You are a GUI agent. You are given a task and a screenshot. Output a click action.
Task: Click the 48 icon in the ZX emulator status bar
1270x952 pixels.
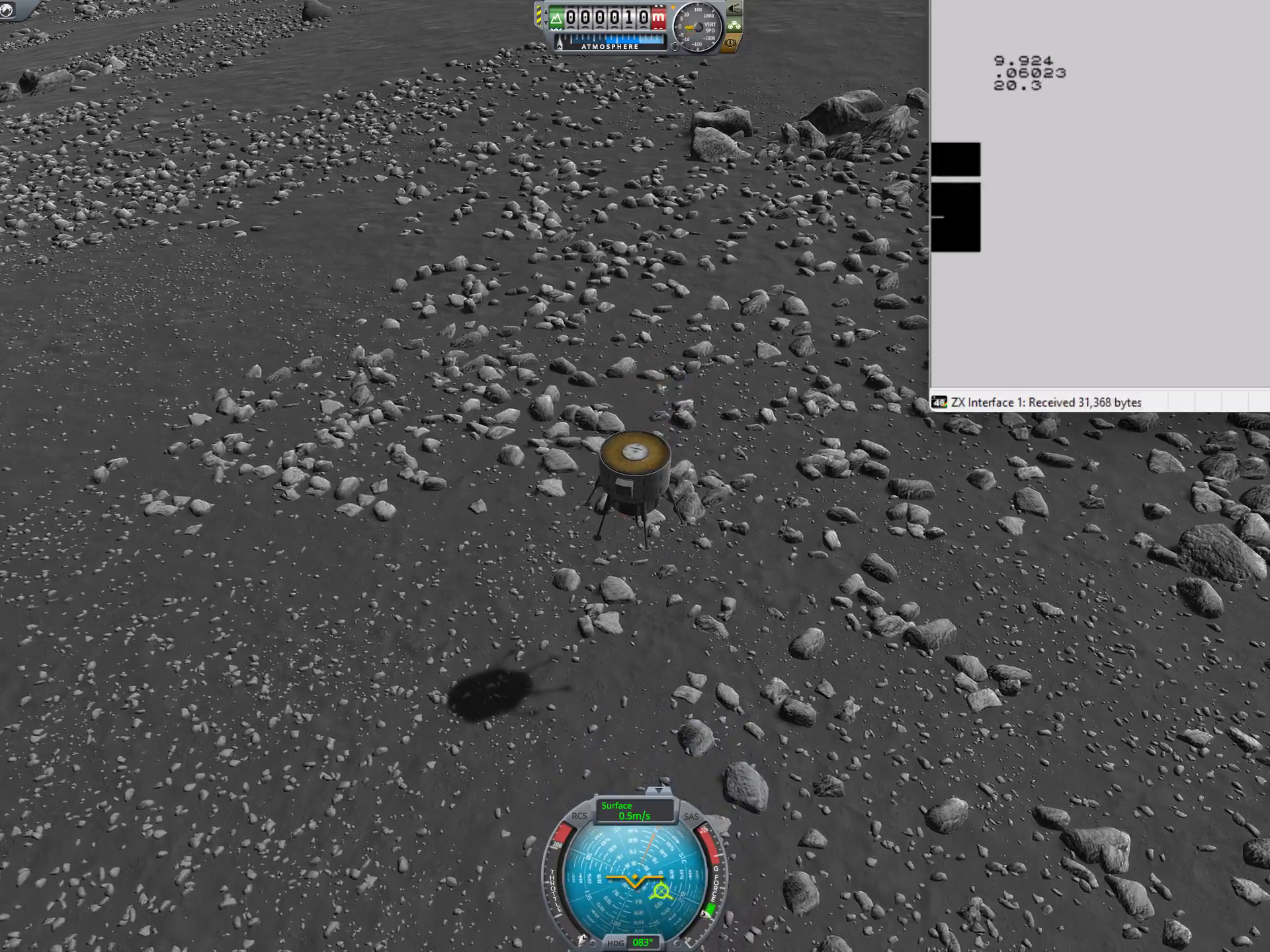[x=940, y=402]
